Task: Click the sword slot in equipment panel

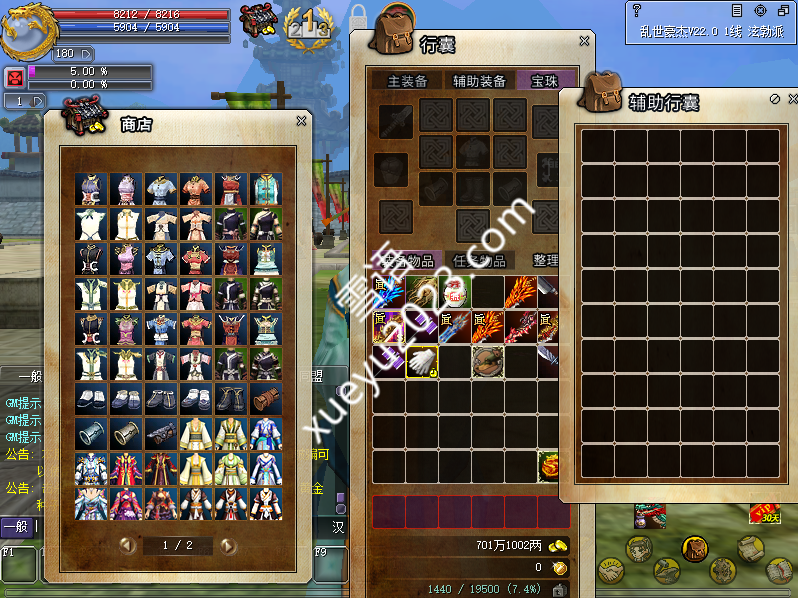Action: (x=394, y=121)
